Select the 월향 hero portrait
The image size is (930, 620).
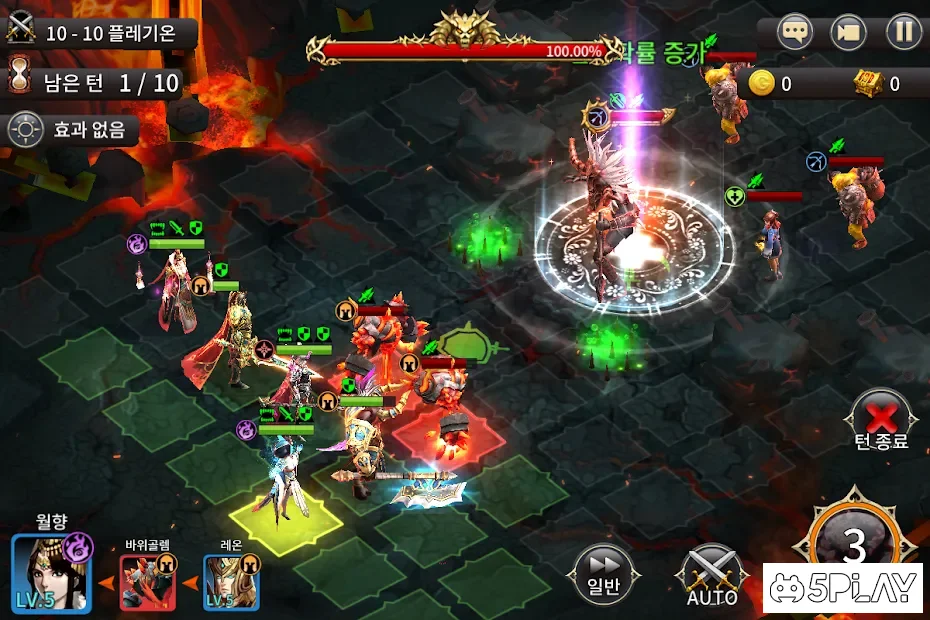[x=51, y=573]
